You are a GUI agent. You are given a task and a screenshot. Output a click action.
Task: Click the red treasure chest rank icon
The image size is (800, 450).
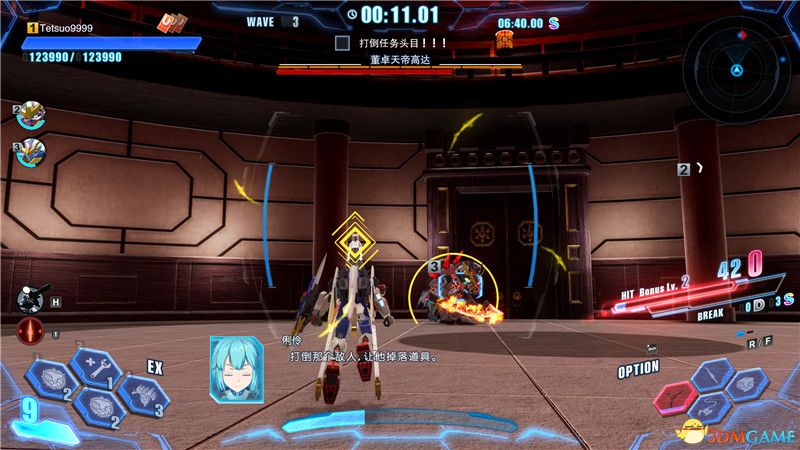(504, 40)
